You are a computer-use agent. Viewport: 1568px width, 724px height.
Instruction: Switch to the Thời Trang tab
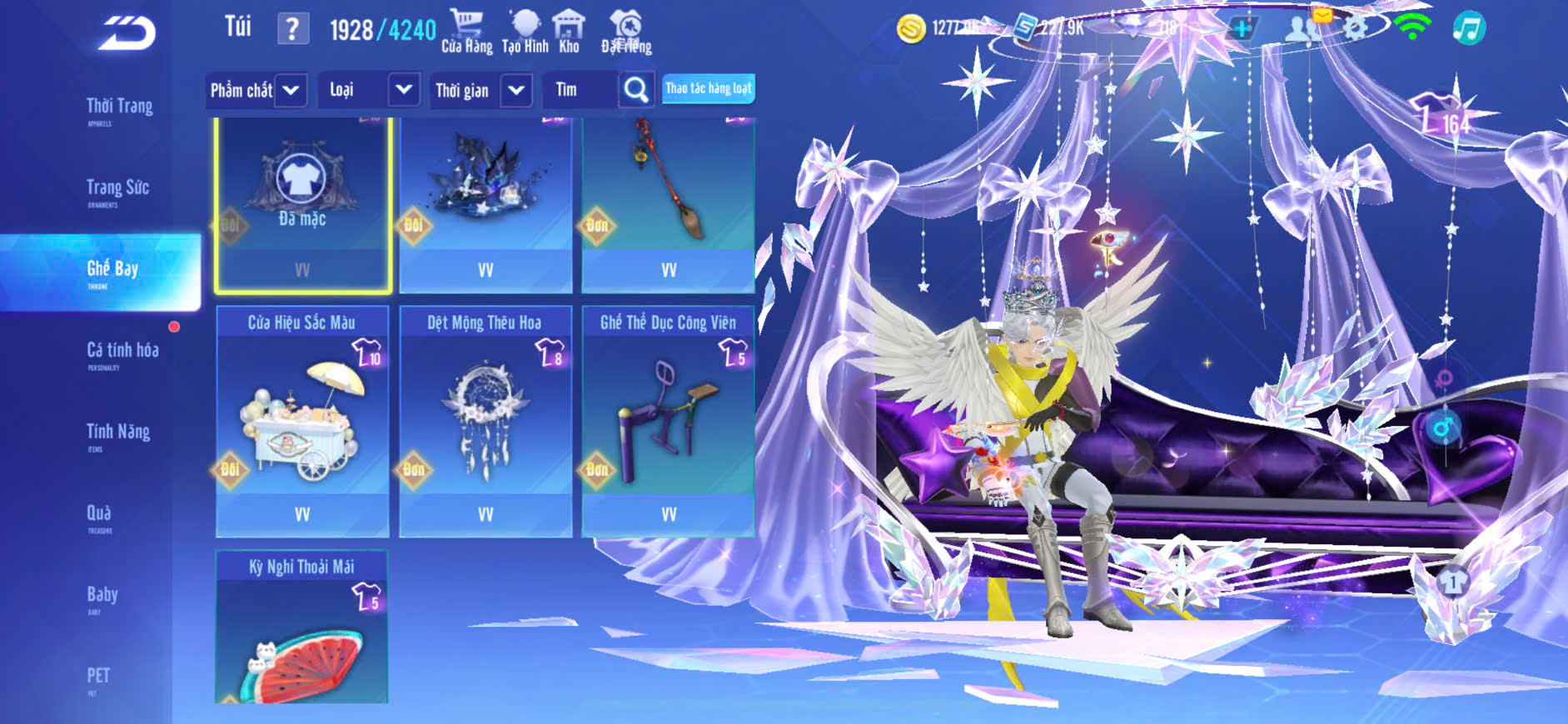[x=119, y=108]
